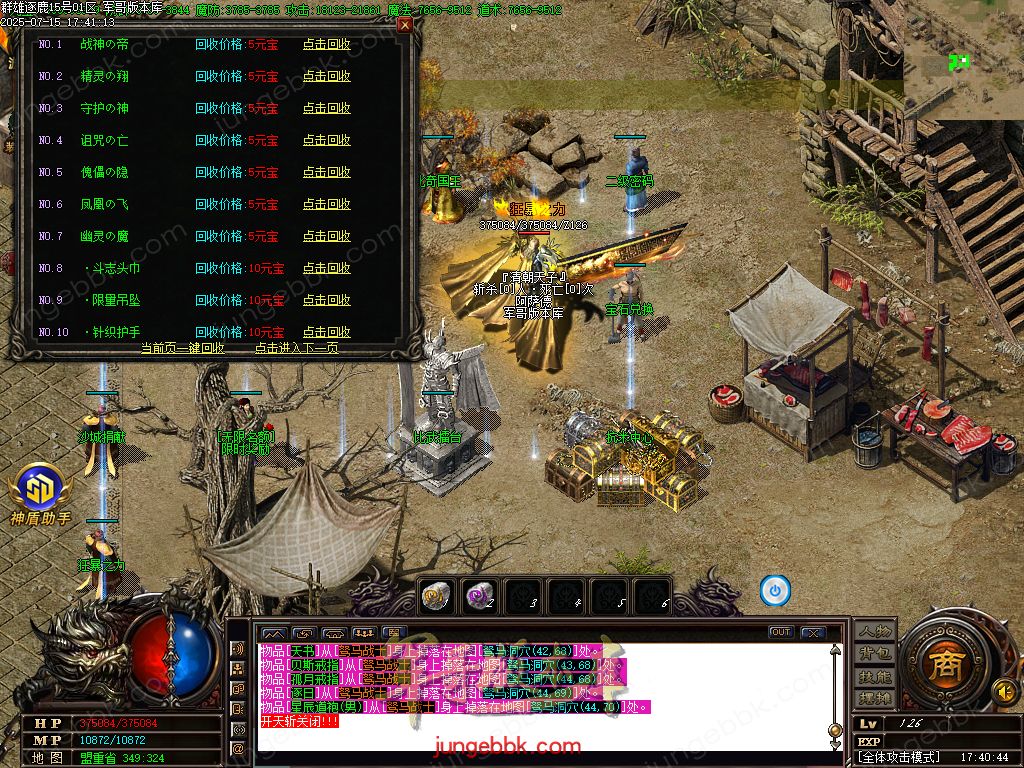Open the 商 shop round button
1024x768 pixels.
coord(941,667)
